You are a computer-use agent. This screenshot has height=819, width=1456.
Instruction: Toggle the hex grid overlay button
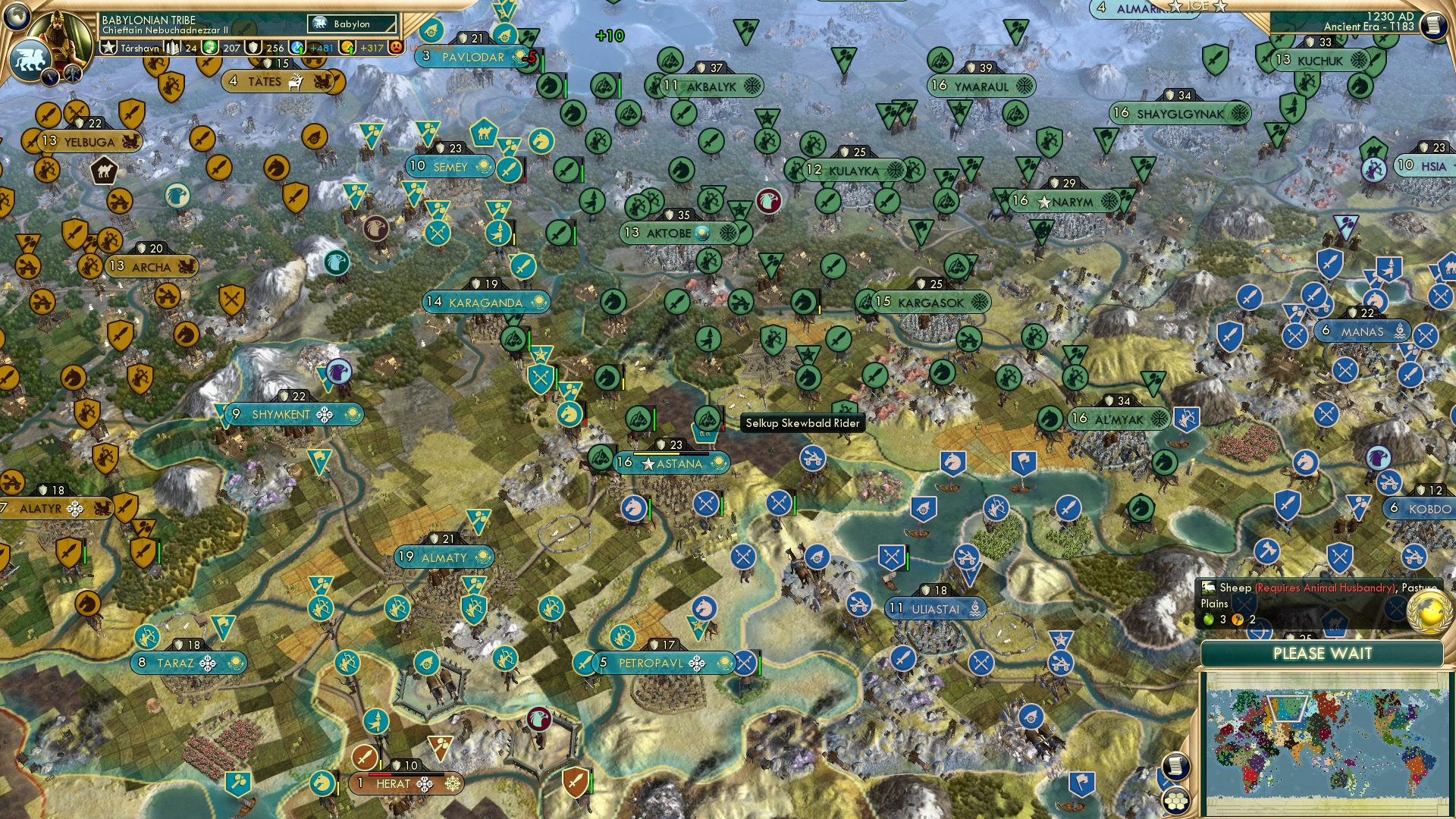[1176, 800]
